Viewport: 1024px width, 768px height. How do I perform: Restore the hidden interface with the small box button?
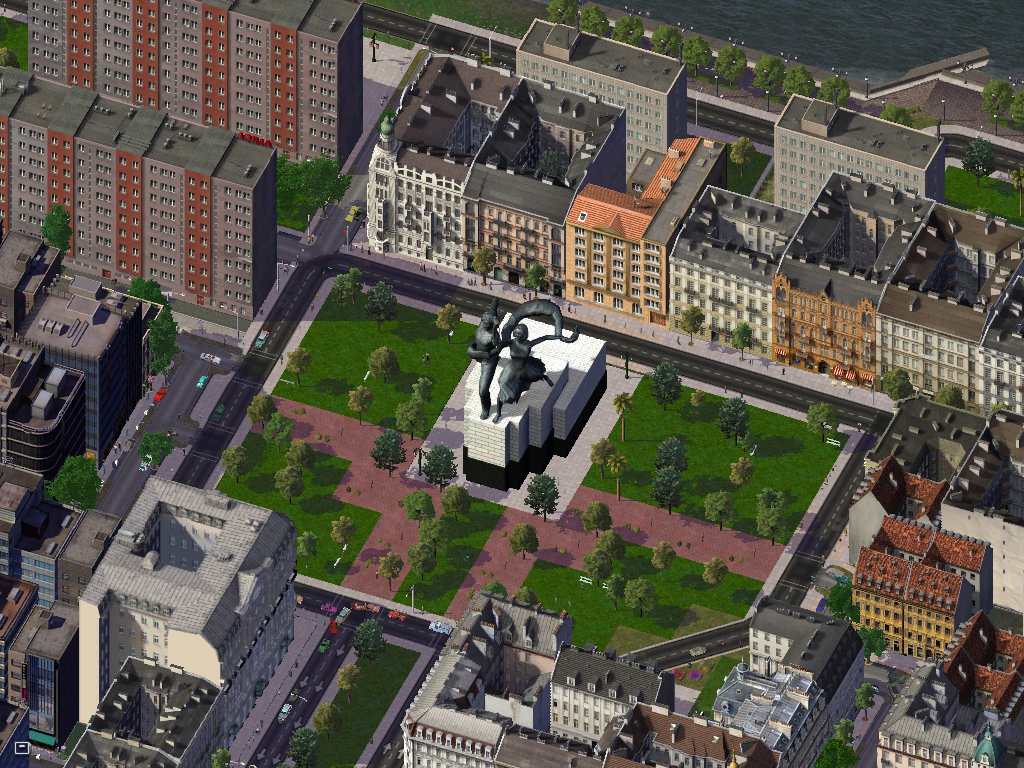pos(22,747)
